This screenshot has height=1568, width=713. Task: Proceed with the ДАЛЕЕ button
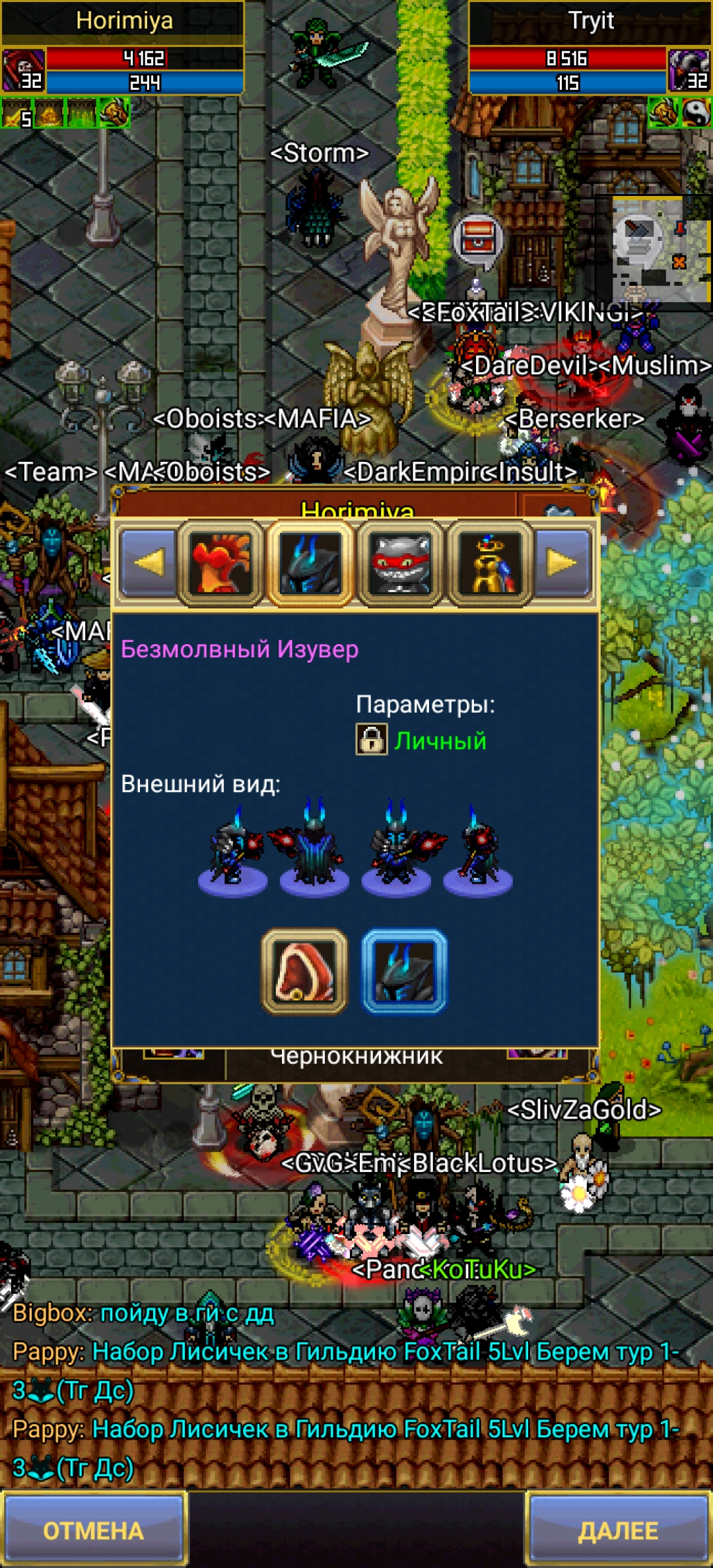coord(619,1530)
